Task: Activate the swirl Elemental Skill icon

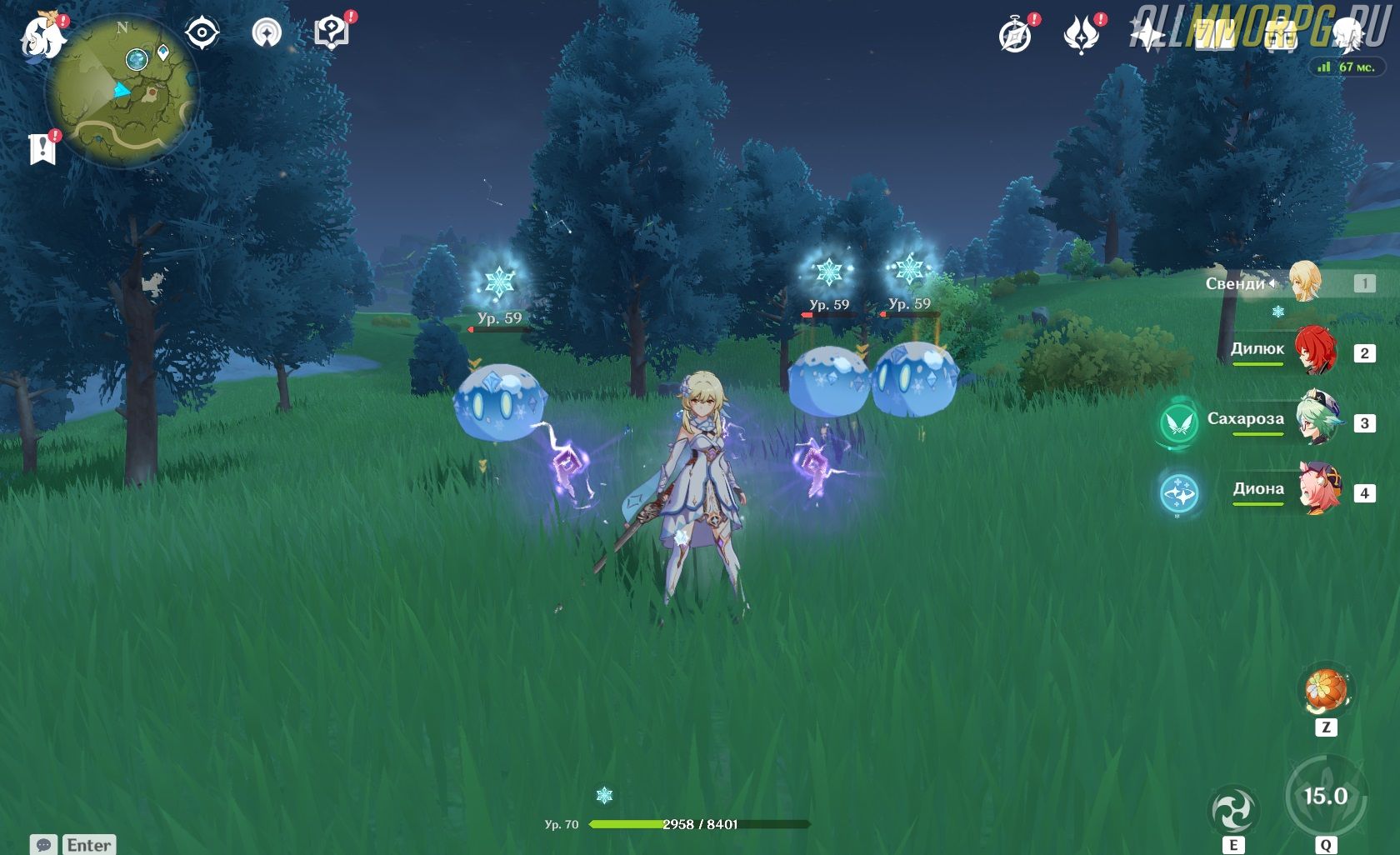Action: [x=1232, y=811]
